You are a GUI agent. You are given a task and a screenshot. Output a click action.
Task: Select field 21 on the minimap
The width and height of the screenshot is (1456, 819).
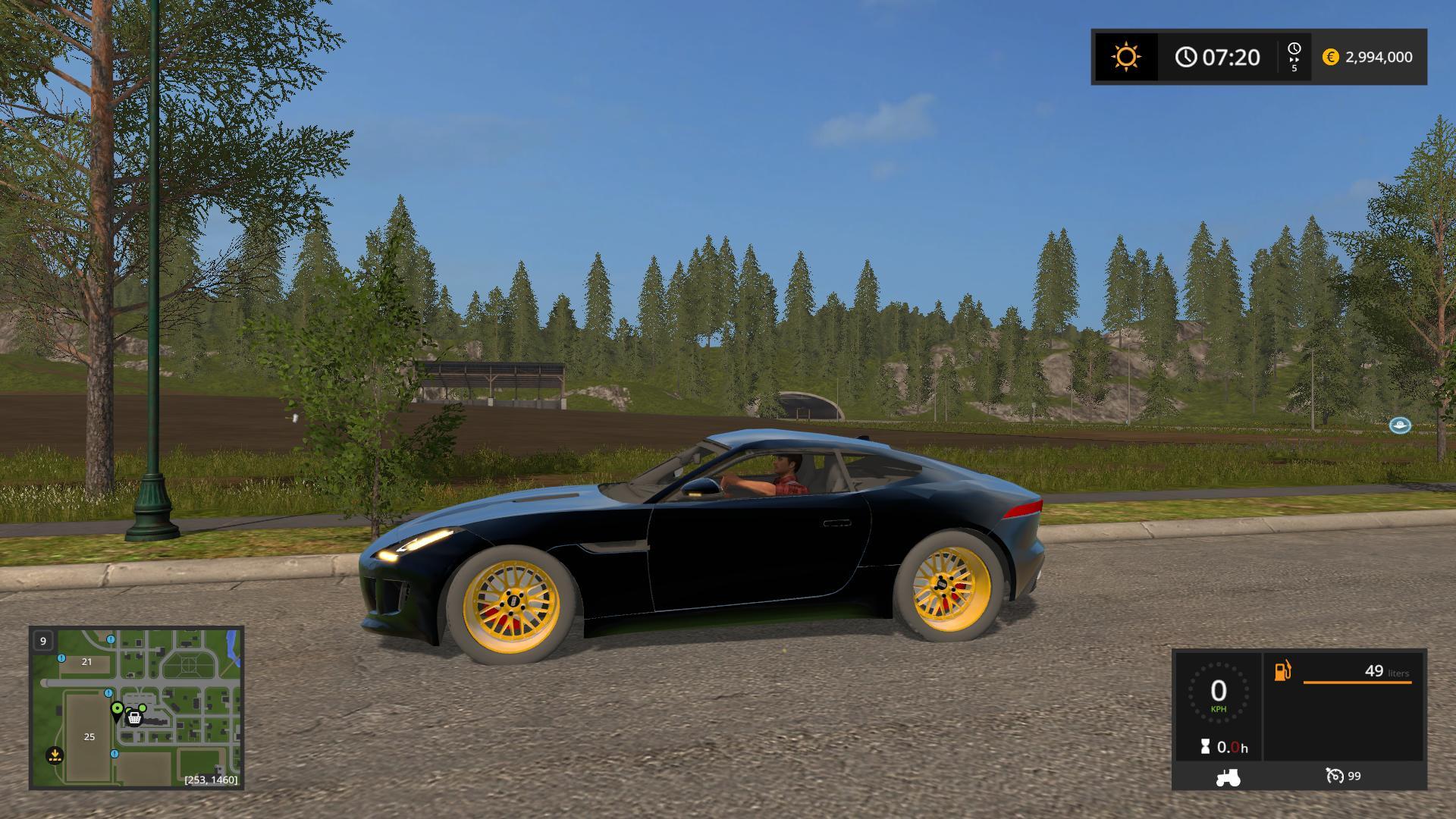click(86, 662)
